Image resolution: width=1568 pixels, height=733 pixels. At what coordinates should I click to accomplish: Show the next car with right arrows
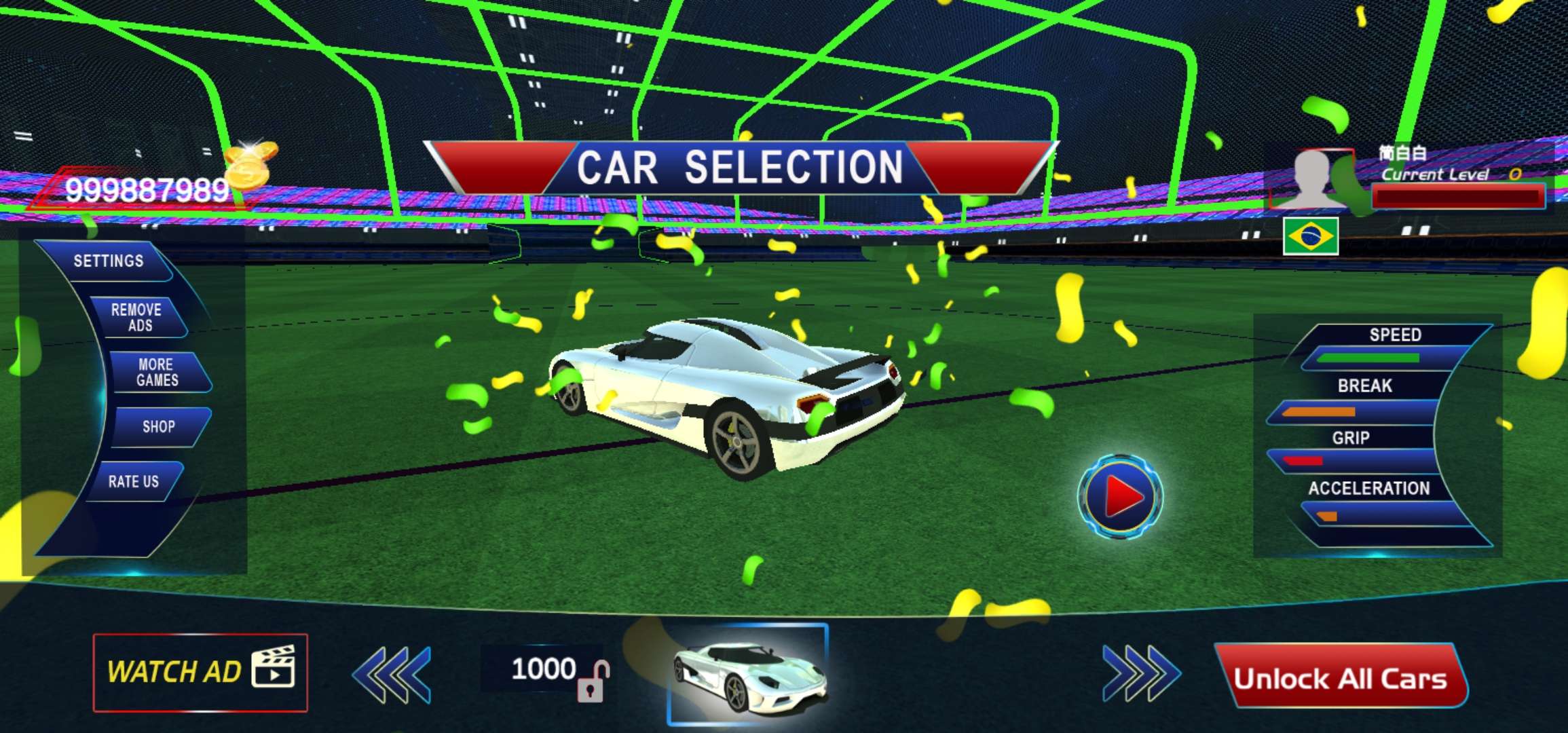coord(1141,674)
